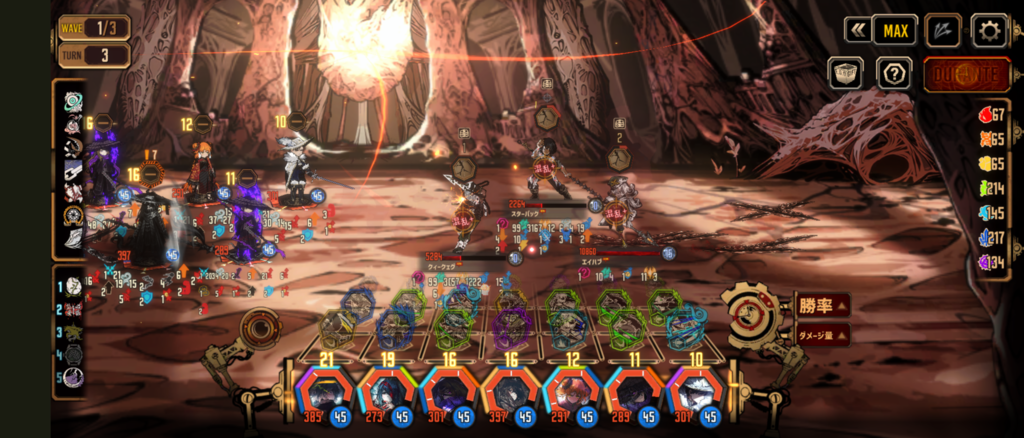The image size is (1024, 438).
Task: Set battle speed to MAX
Action: pos(894,30)
